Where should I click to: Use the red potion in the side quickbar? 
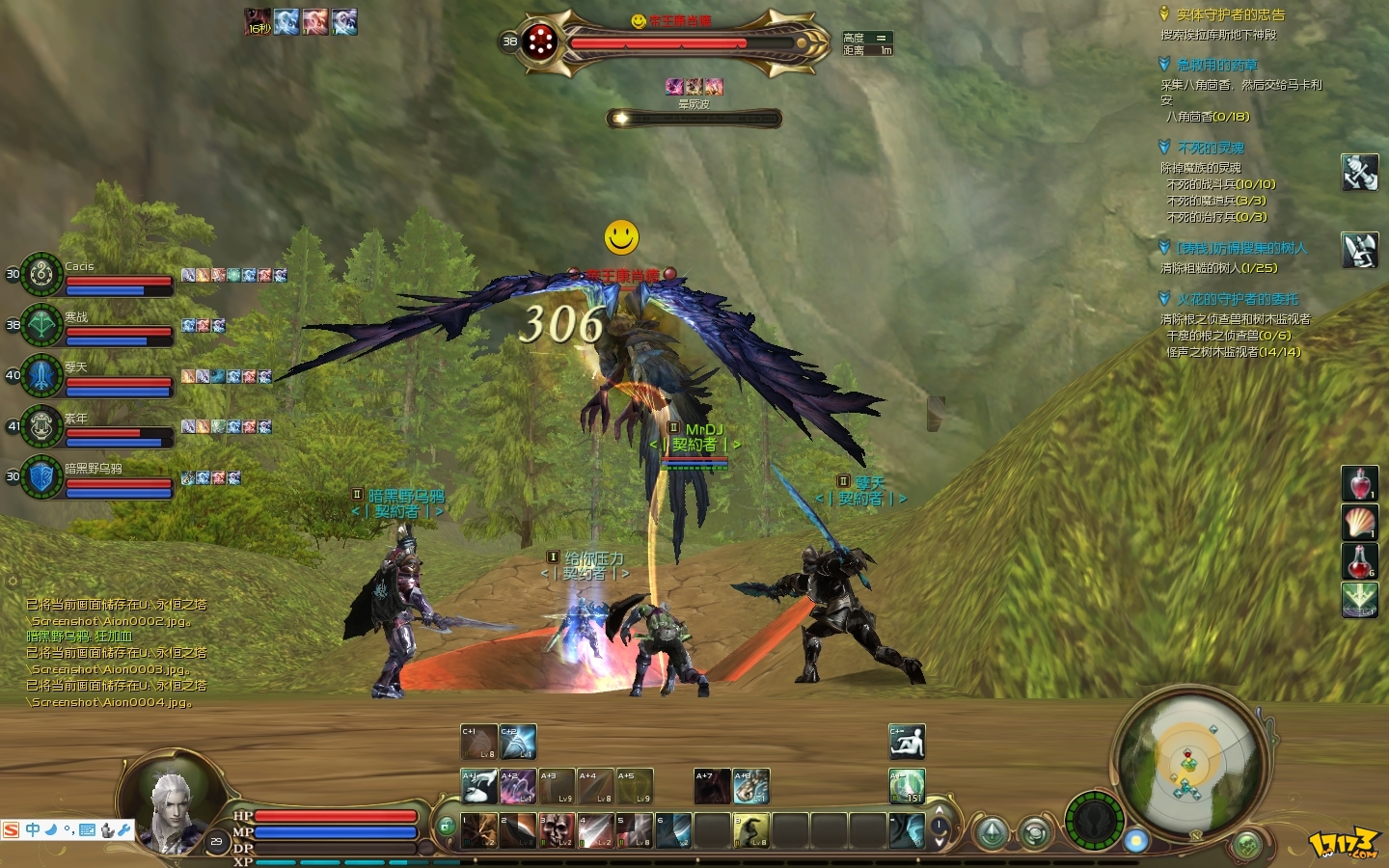pos(1360,483)
